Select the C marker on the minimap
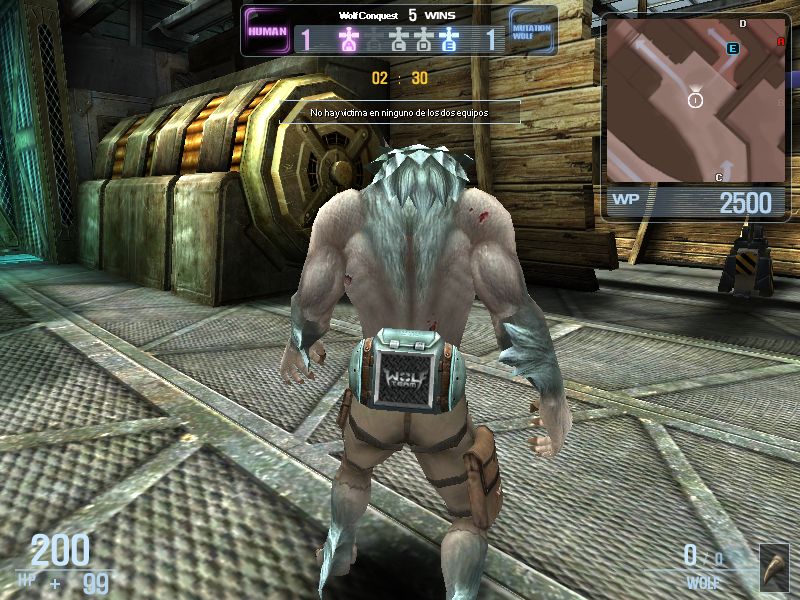Screen dimensions: 800x600 [719, 177]
